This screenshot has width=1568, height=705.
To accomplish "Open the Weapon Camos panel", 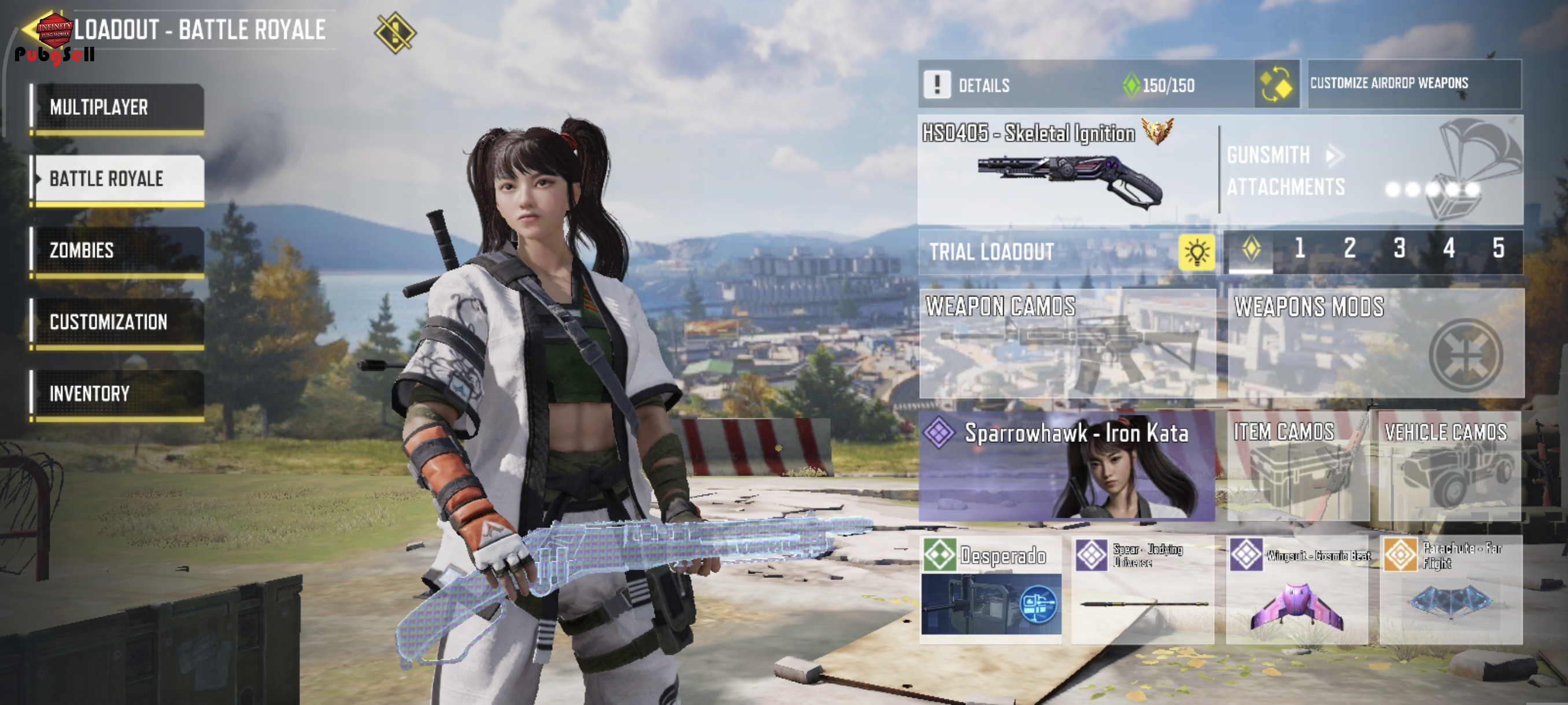I will [x=1067, y=344].
